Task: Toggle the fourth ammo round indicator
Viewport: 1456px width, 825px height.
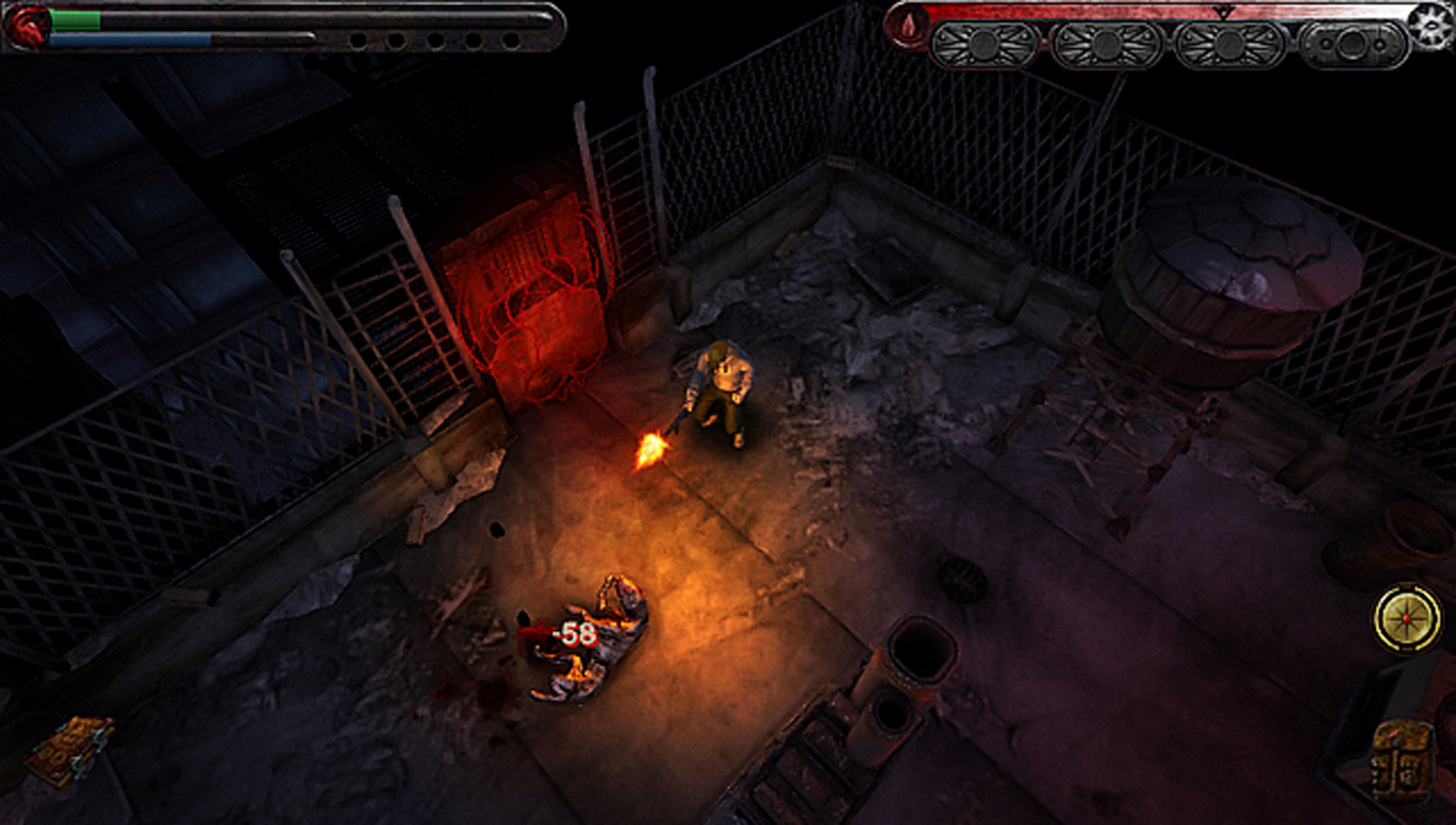Action: (x=474, y=38)
